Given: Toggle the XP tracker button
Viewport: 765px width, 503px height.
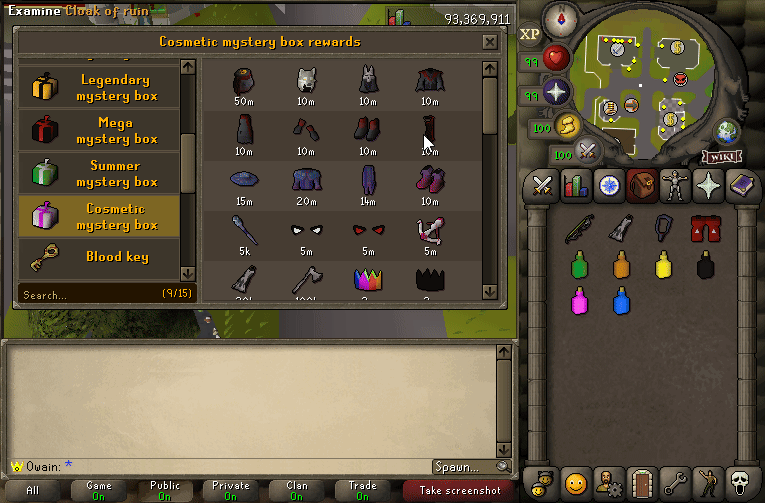Looking at the screenshot, I should 530,33.
